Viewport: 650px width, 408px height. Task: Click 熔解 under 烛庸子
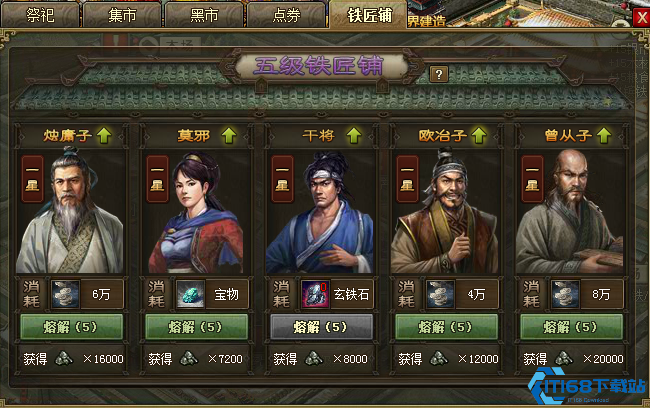point(71,326)
